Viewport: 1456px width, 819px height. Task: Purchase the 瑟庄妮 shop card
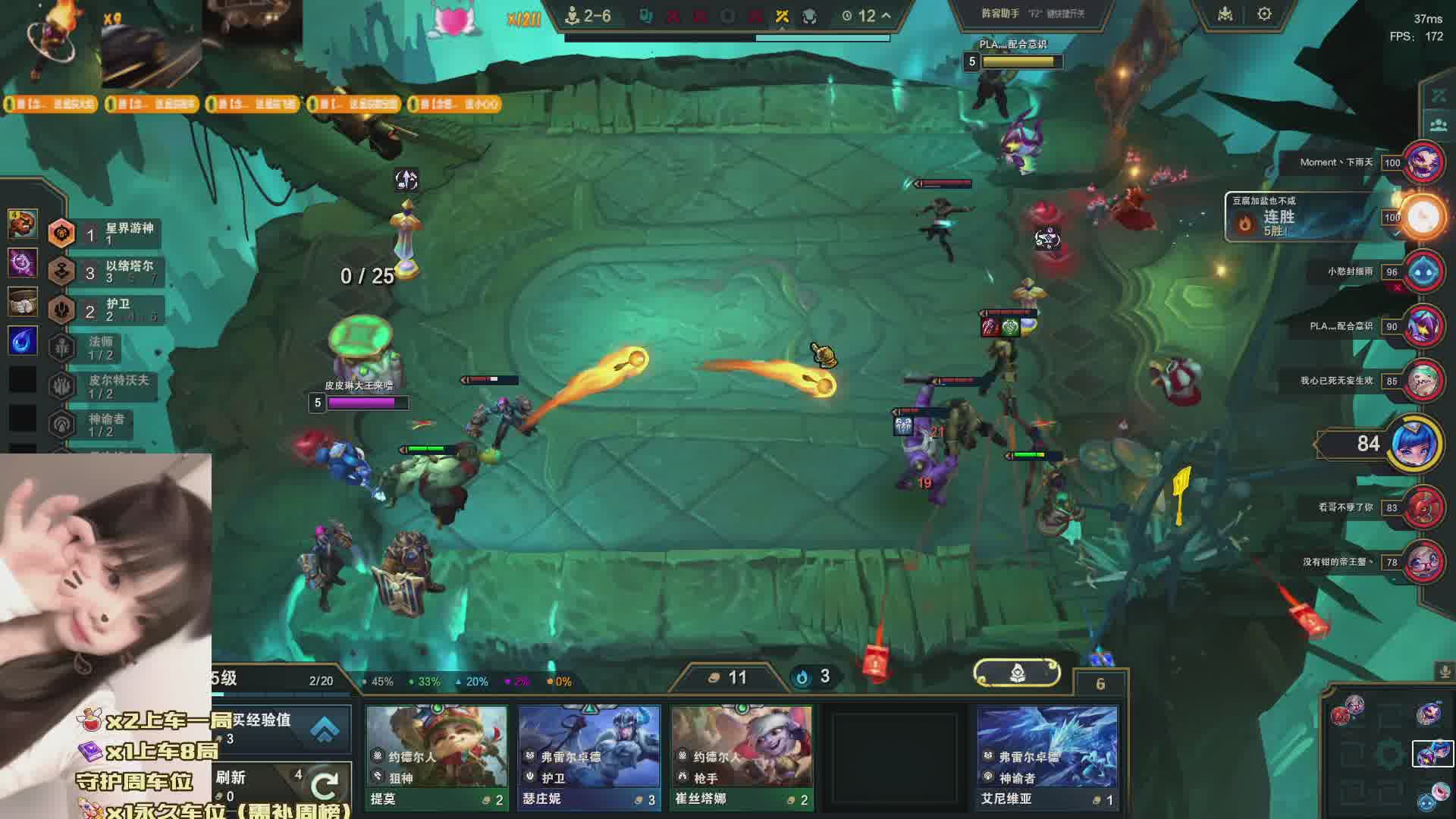(588, 757)
